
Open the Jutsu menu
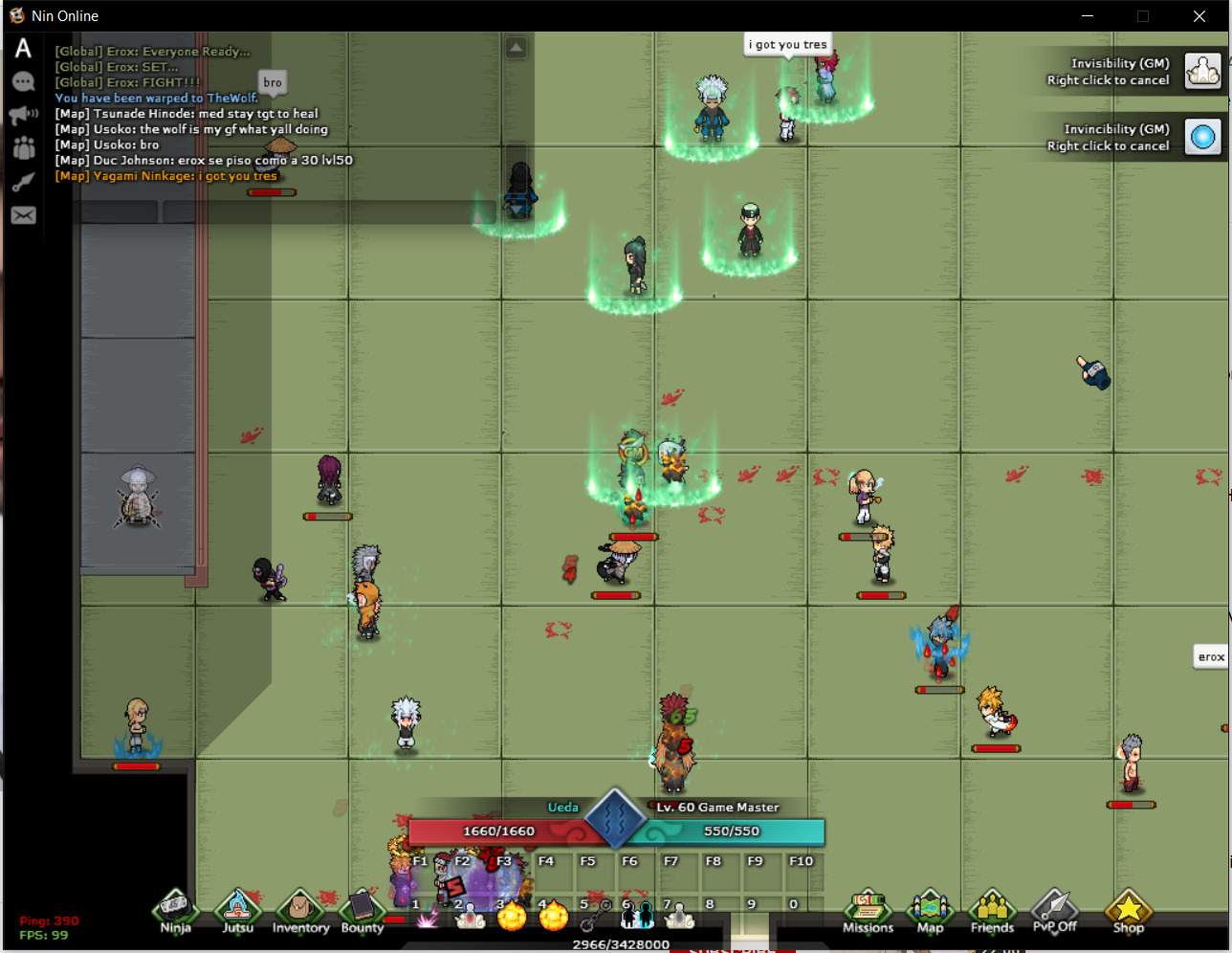click(x=237, y=910)
